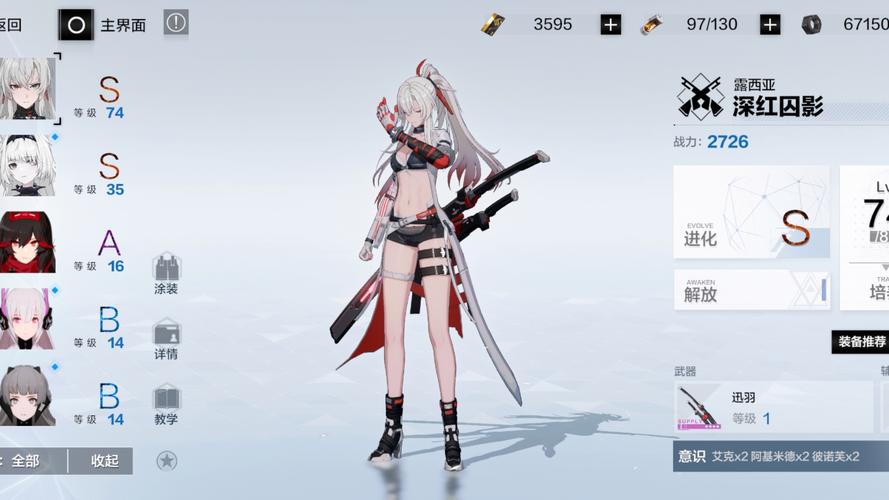
Task: Open the 教学 tutorial
Action: point(166,405)
